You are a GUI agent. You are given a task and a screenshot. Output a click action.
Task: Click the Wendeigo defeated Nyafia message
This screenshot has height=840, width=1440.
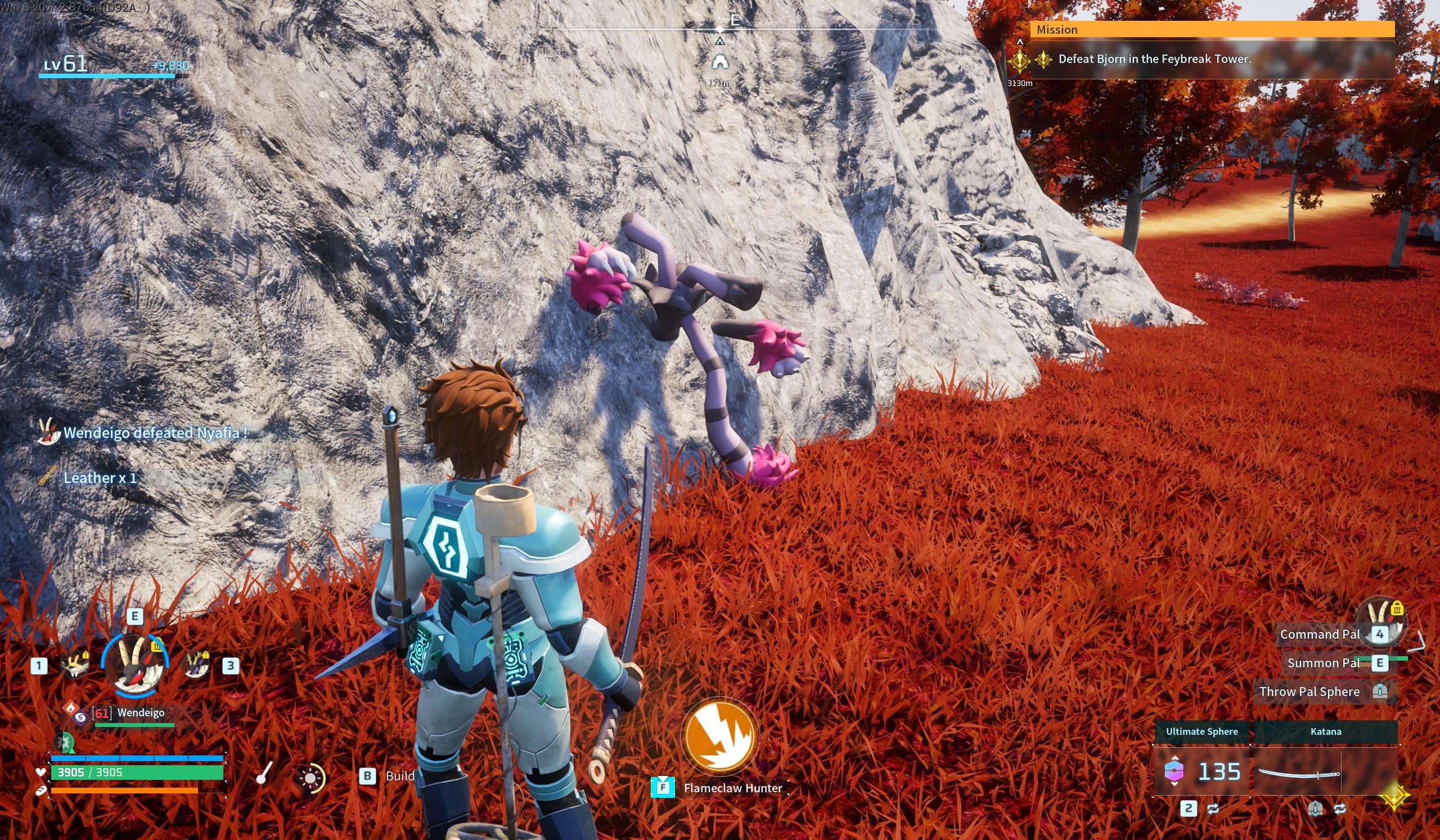click(155, 433)
